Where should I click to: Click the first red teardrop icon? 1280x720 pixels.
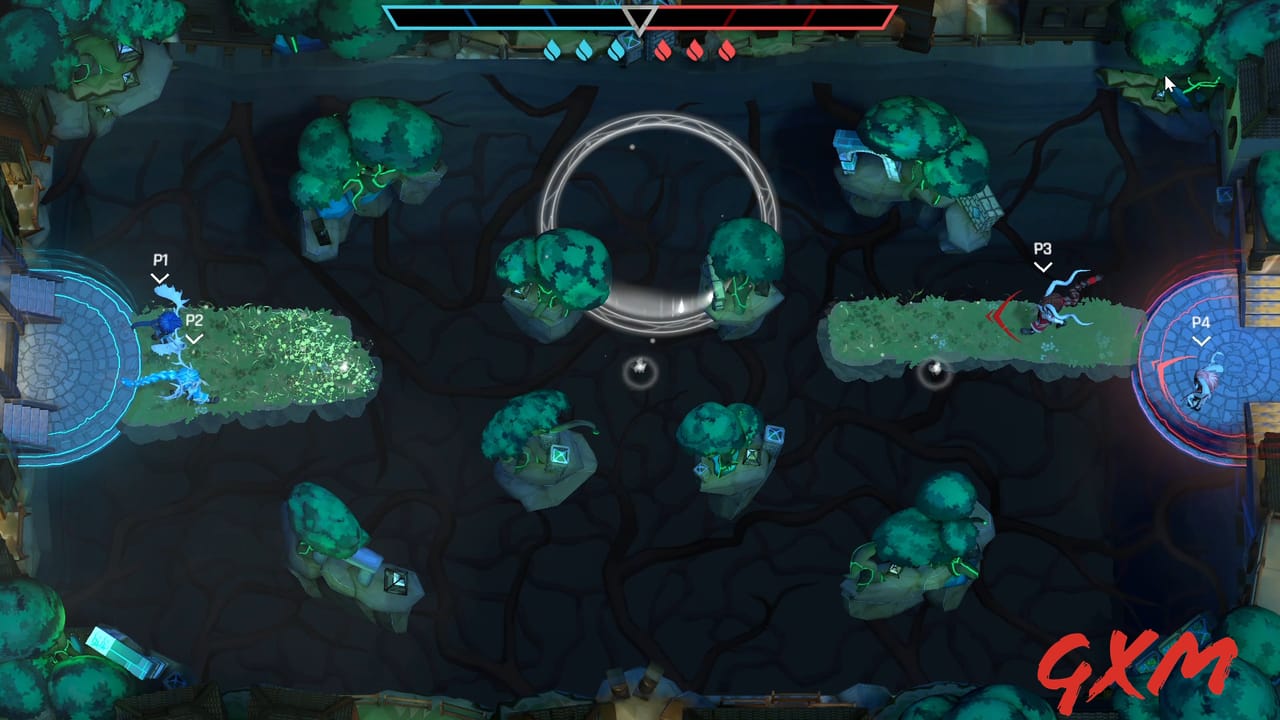click(664, 49)
